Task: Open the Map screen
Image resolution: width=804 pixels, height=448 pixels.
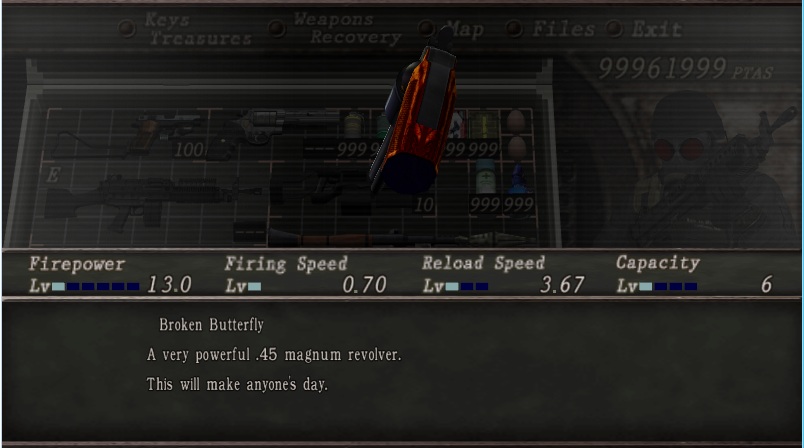Action: click(x=460, y=29)
